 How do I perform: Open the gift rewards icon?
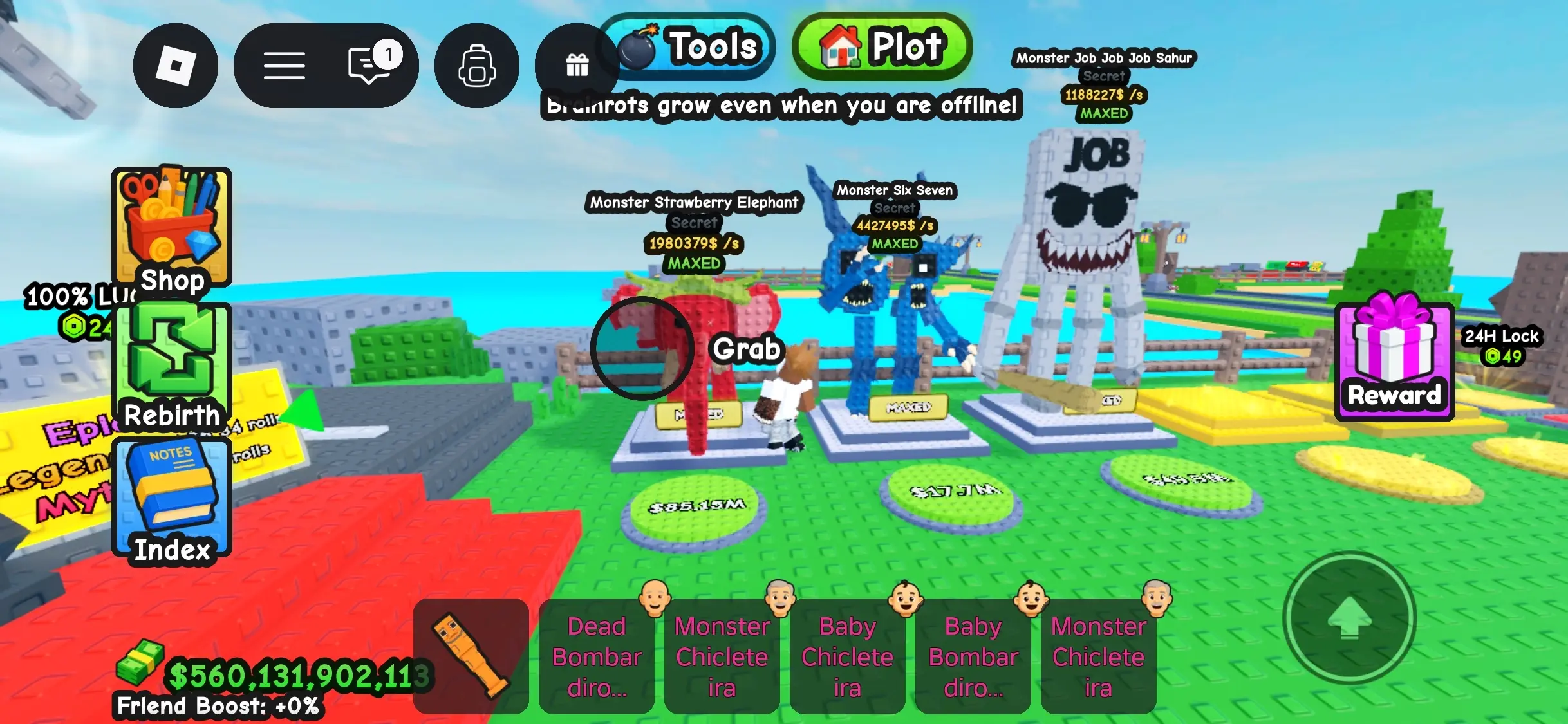[x=576, y=66]
